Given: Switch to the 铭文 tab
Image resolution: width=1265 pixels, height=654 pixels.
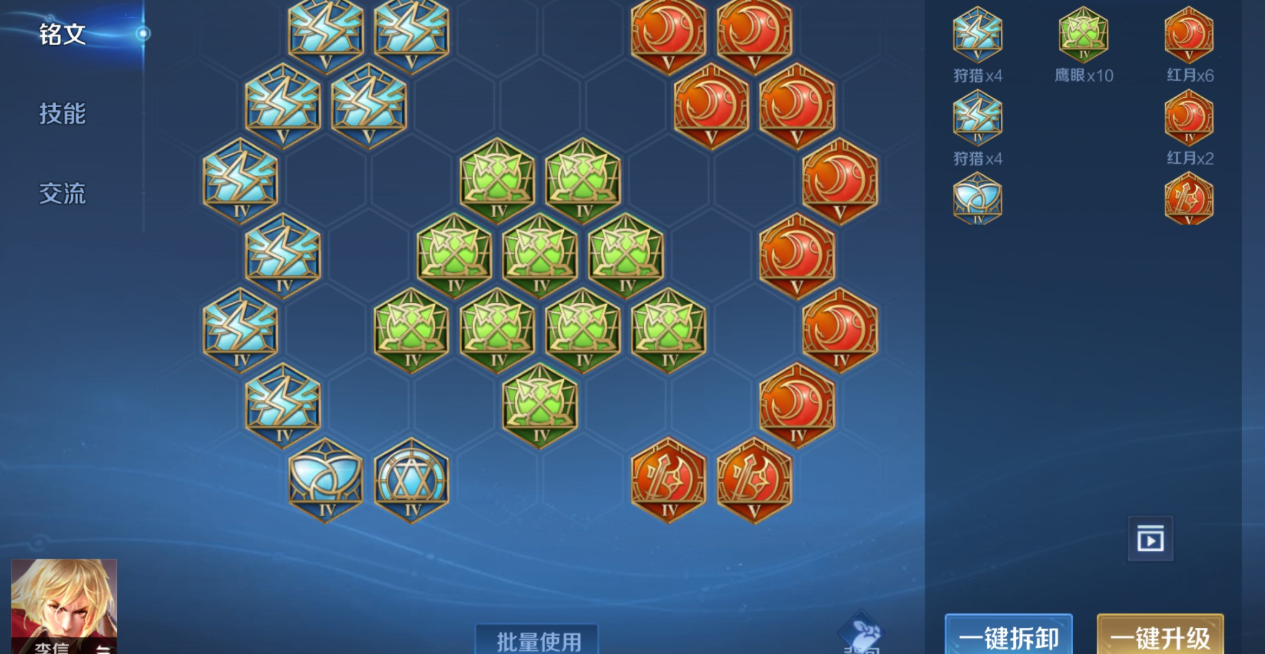Looking at the screenshot, I should coord(62,35).
